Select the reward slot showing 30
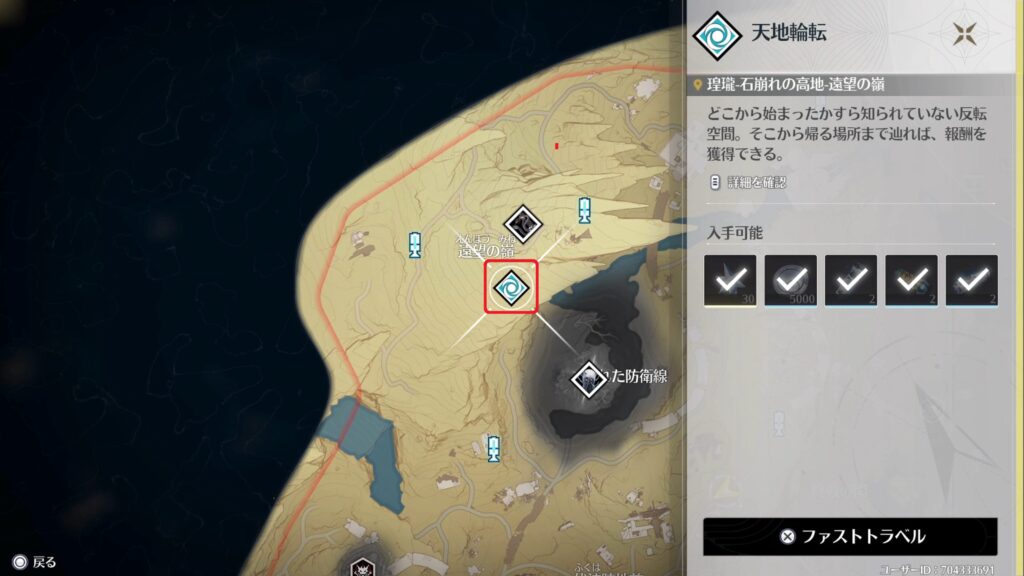 (x=730, y=280)
